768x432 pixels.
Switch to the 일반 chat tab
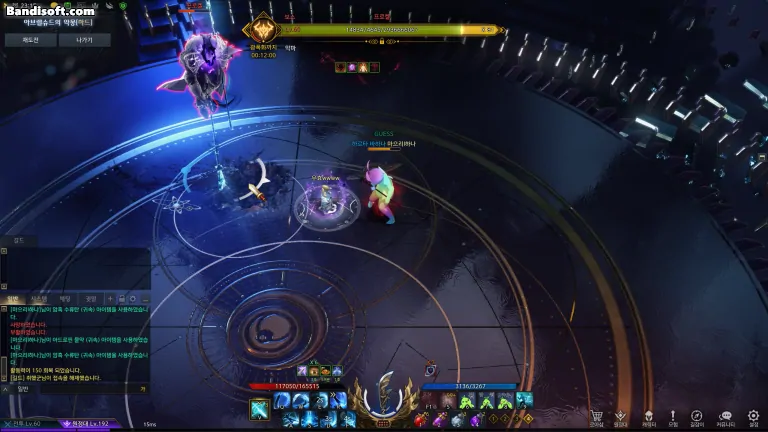13,298
